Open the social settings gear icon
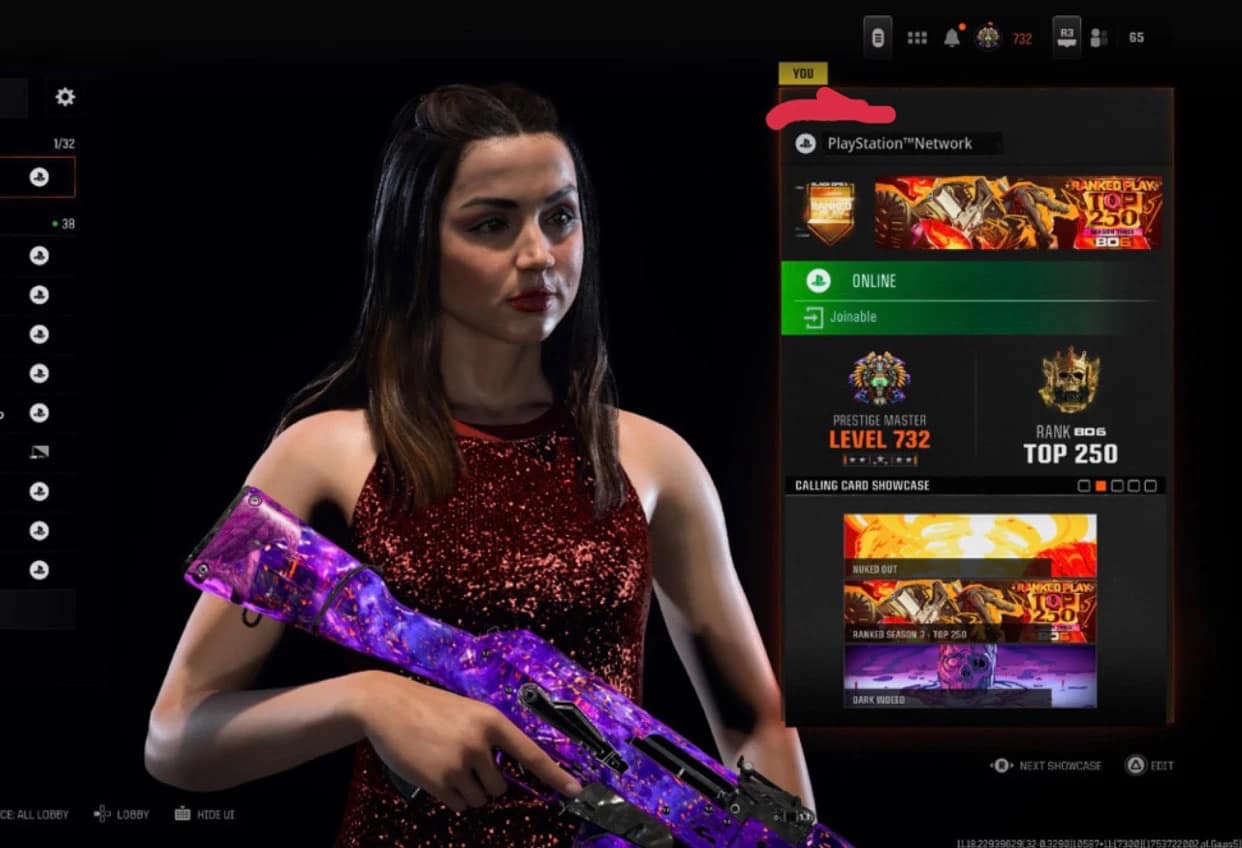The image size is (1242, 848). [65, 97]
